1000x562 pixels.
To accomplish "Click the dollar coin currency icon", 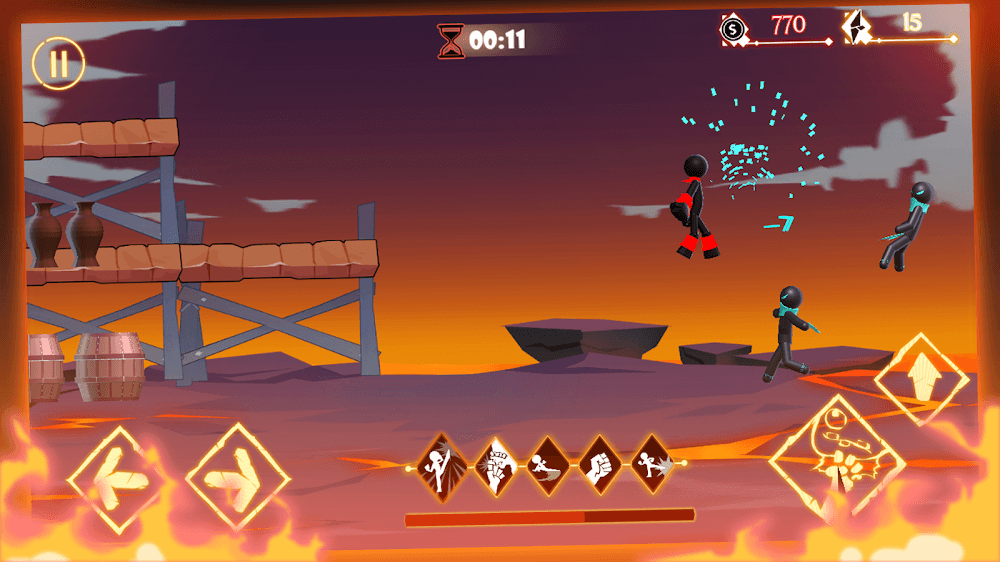I will coord(733,30).
